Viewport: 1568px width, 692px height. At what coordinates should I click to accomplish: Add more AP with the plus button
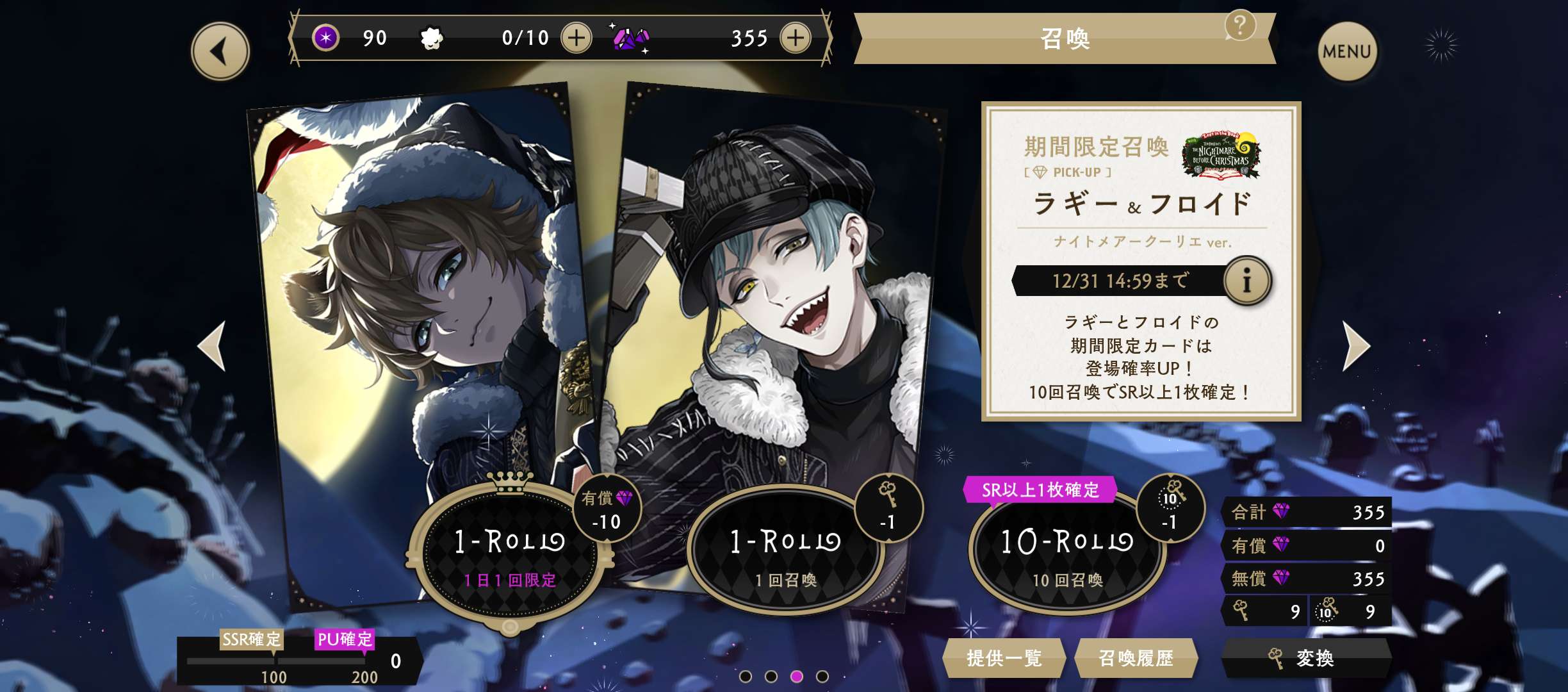tap(576, 38)
